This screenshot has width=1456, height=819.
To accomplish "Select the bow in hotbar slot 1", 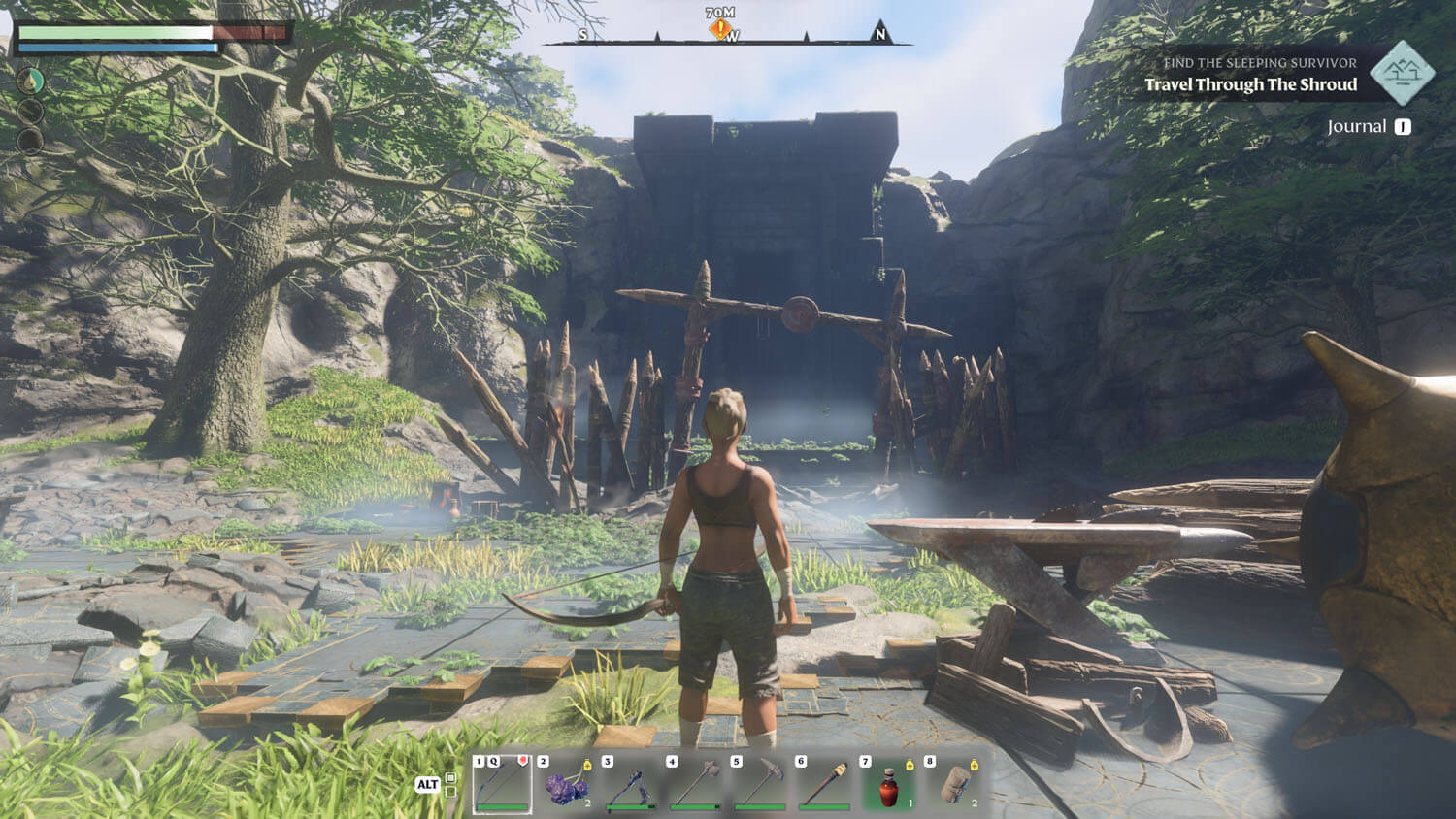I will [x=502, y=784].
